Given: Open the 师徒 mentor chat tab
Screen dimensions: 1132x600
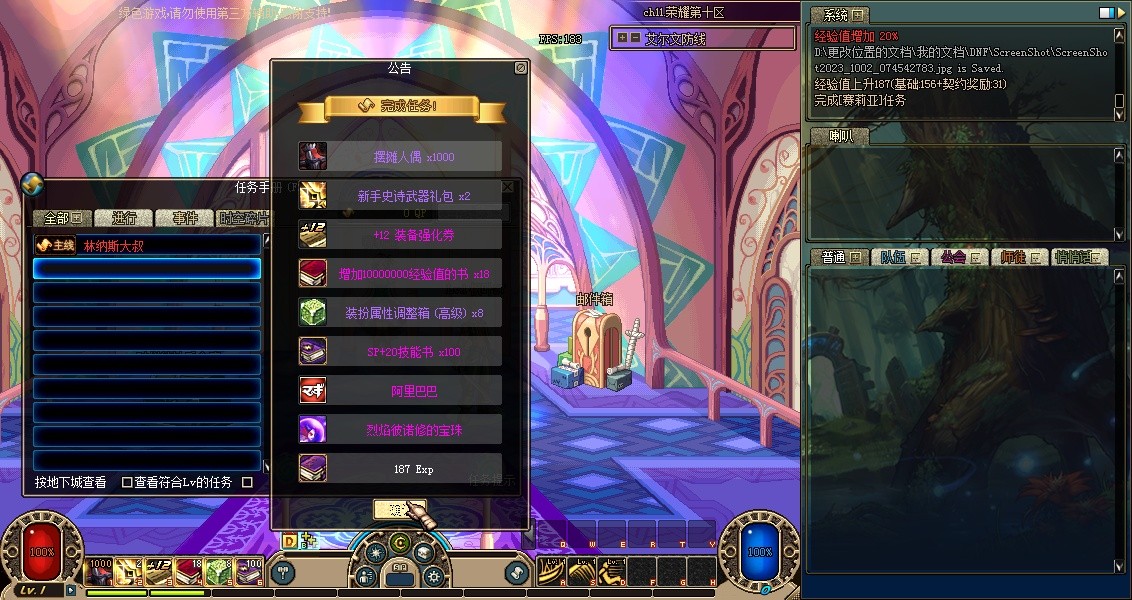Looking at the screenshot, I should point(1019,257).
